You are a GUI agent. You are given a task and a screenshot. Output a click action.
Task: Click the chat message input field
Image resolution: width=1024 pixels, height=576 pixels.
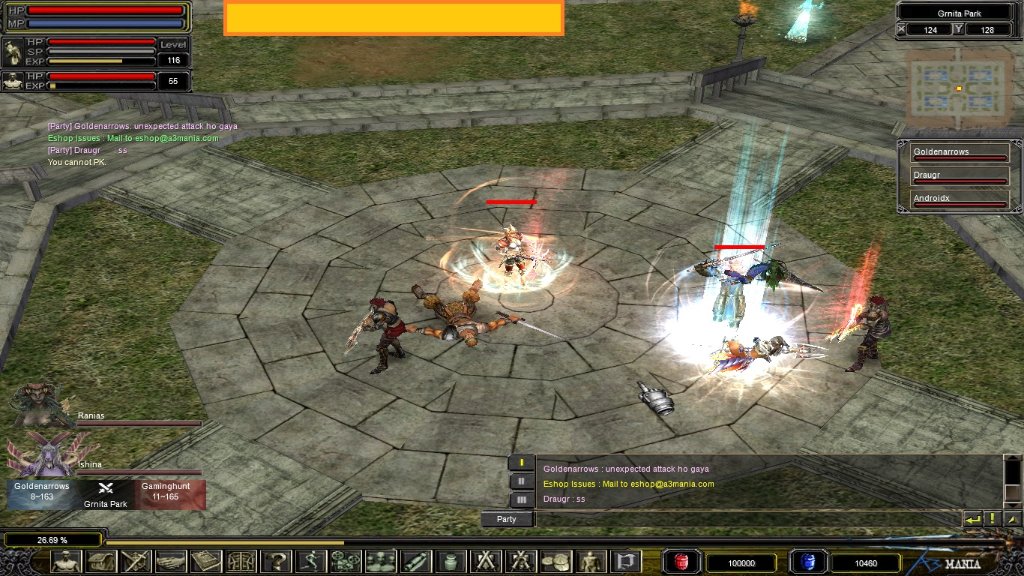coord(745,519)
